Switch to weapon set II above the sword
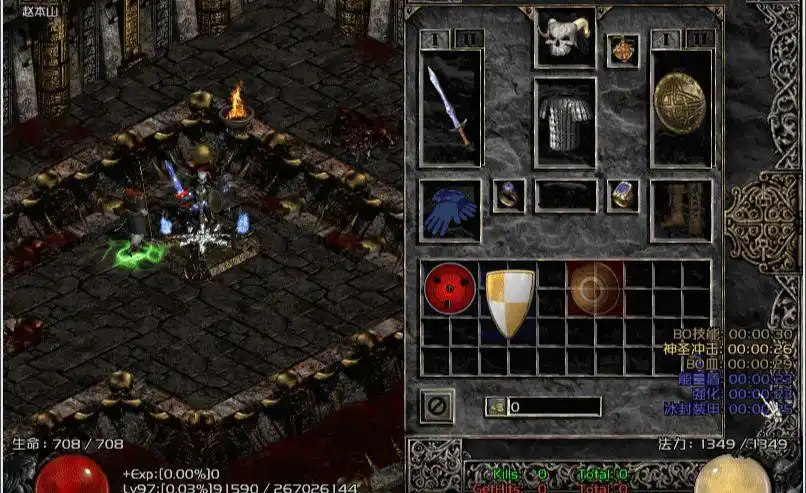 click(x=467, y=38)
